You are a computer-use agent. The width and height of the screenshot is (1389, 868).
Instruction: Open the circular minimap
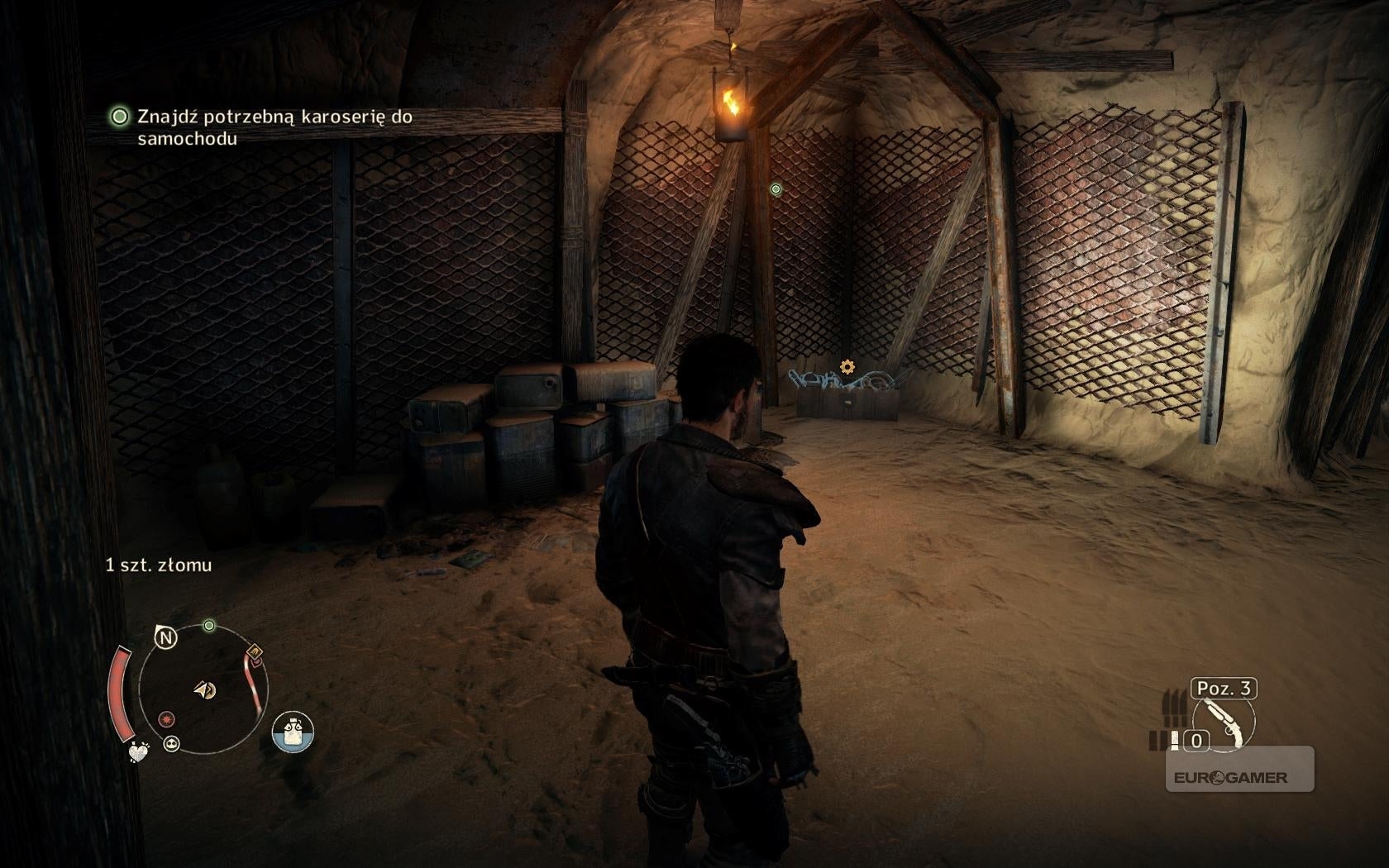click(x=203, y=689)
